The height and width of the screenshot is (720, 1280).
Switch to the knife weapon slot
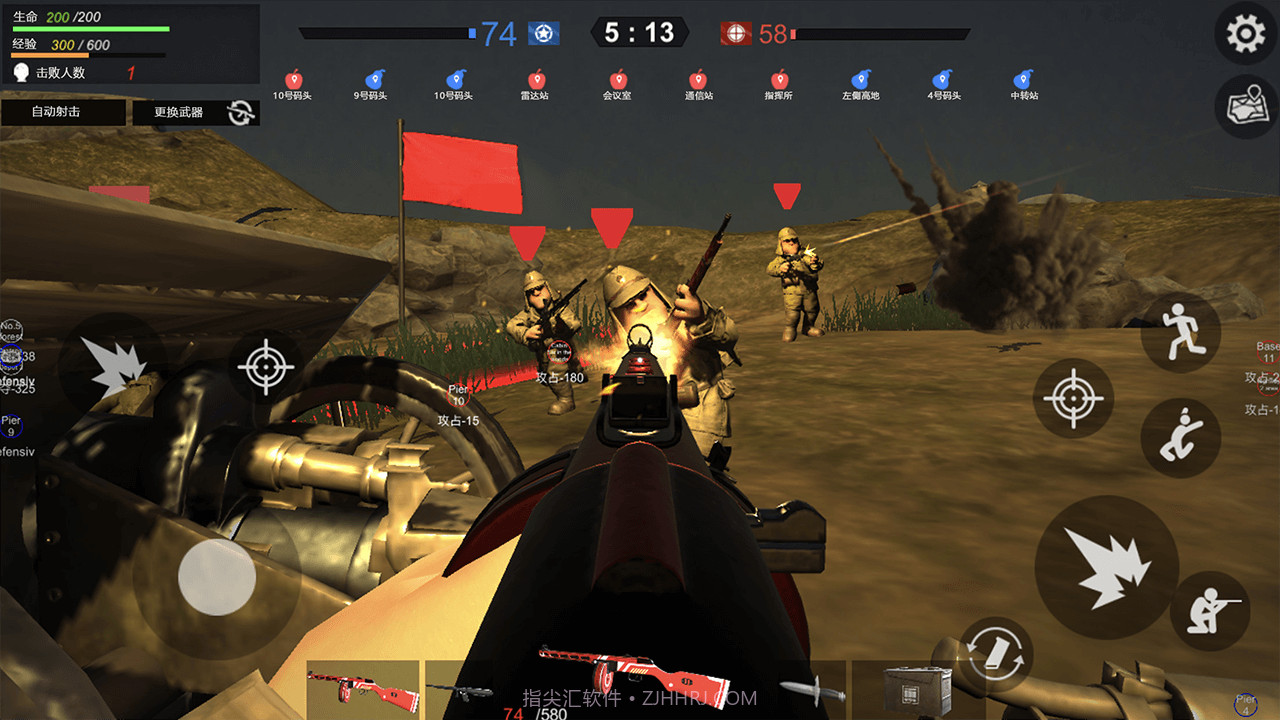pyautogui.click(x=804, y=689)
